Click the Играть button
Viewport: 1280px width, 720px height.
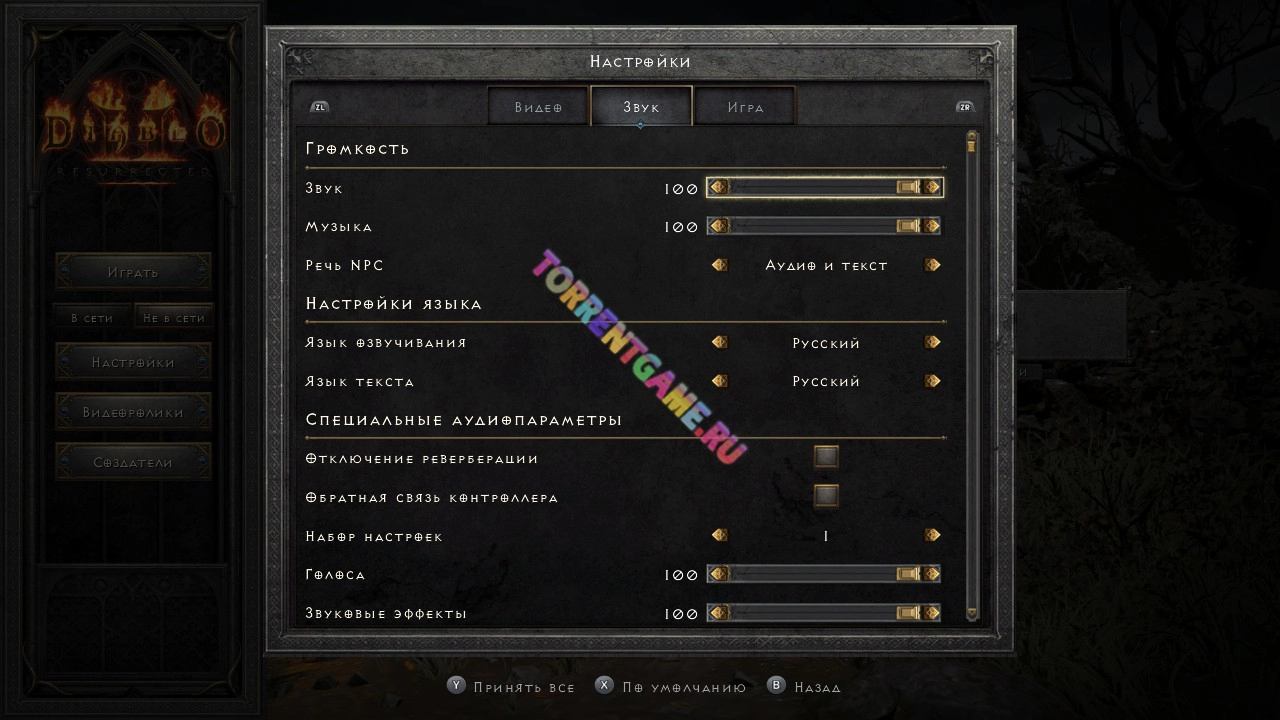point(133,272)
